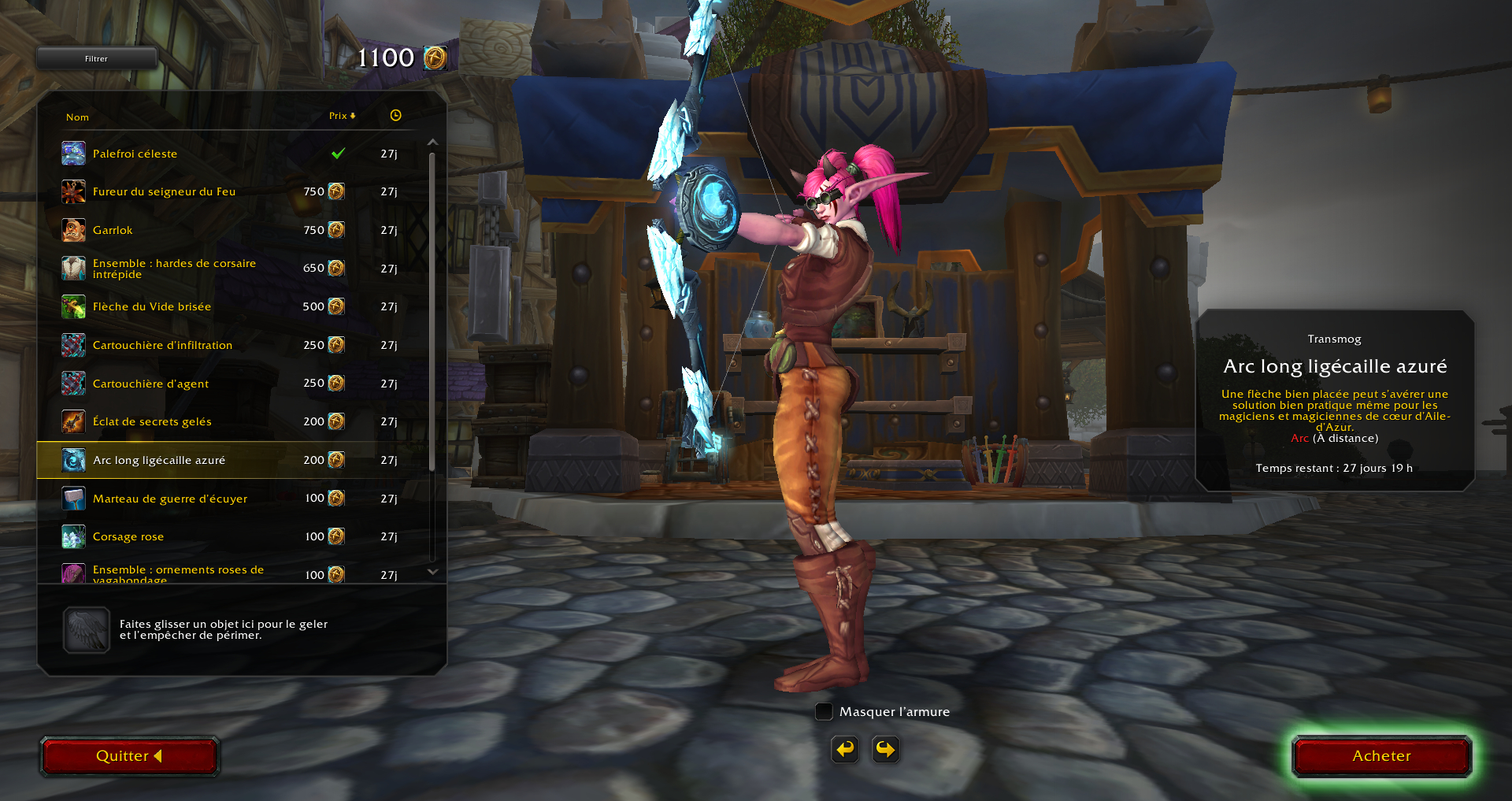Image resolution: width=1512 pixels, height=801 pixels.
Task: Choose the Fureur du seigneur du Feu item
Action: pos(164,191)
